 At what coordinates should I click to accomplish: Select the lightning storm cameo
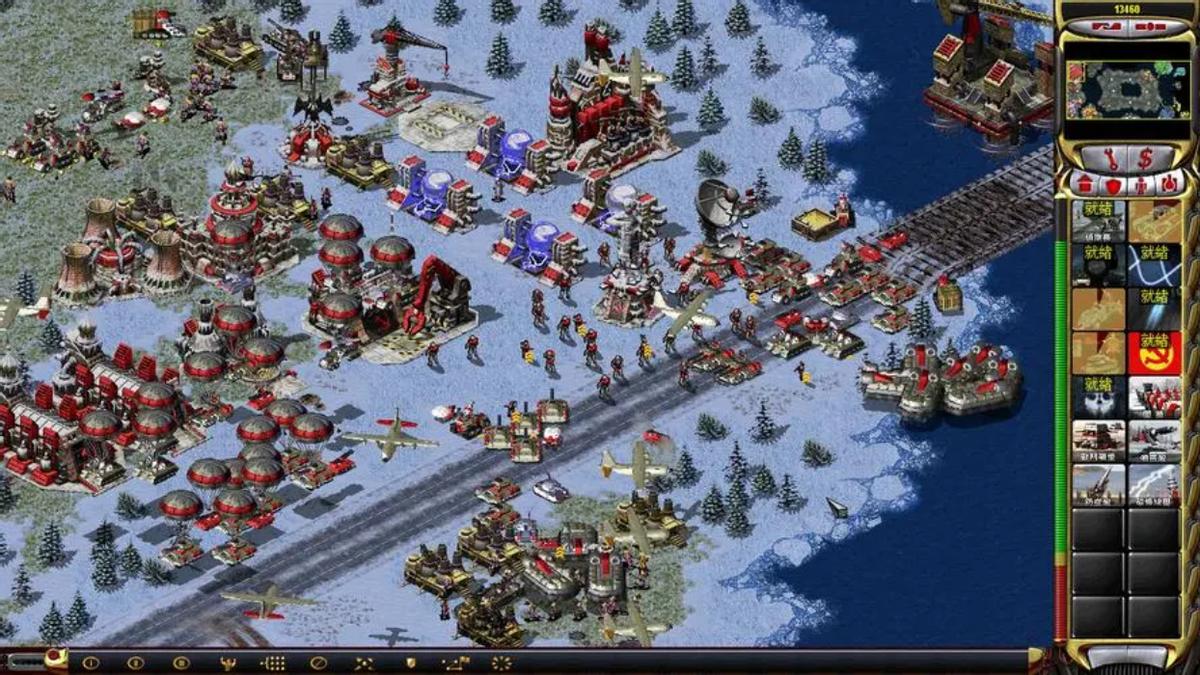pos(1154,485)
